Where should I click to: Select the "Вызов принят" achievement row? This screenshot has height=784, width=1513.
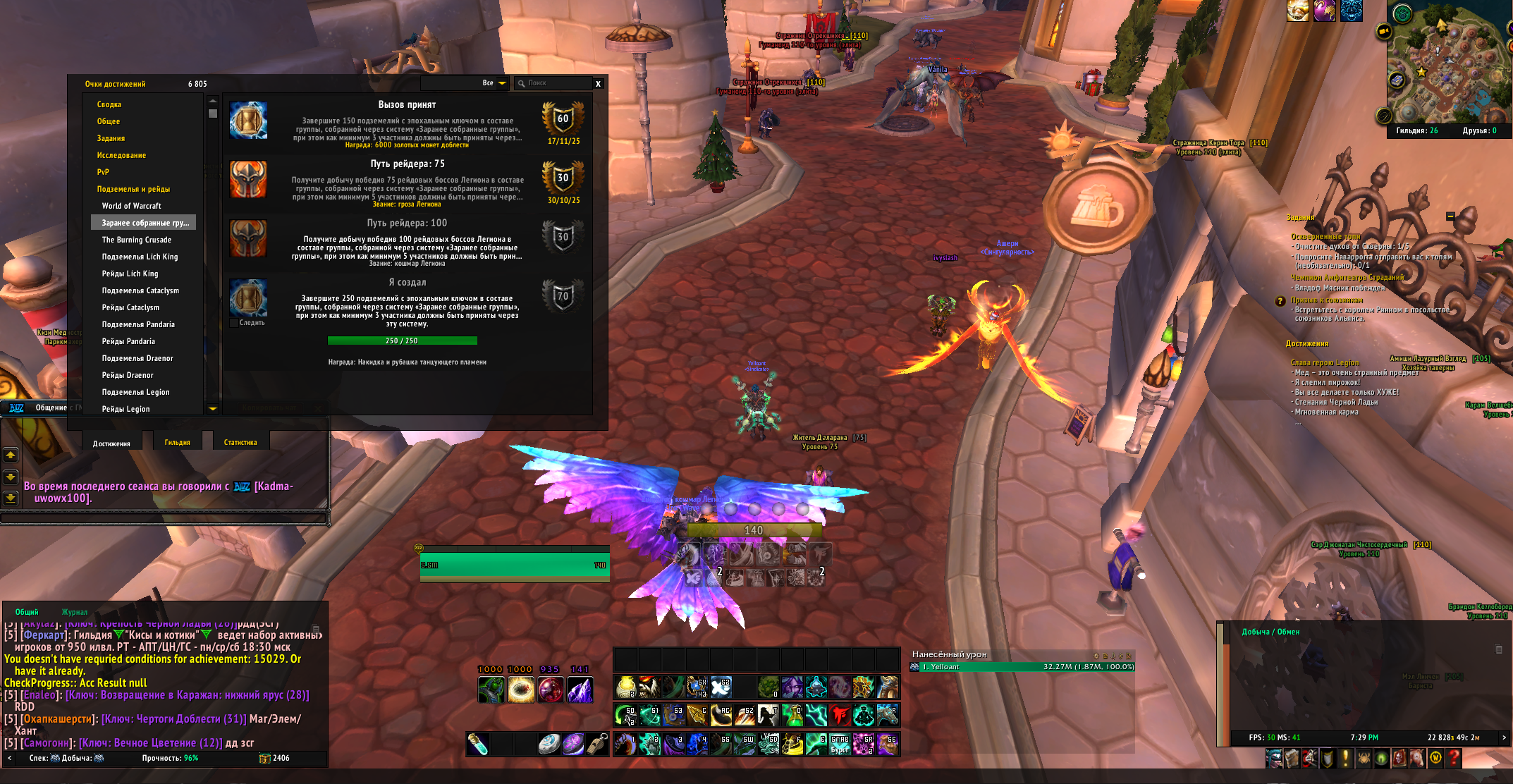[x=407, y=123]
